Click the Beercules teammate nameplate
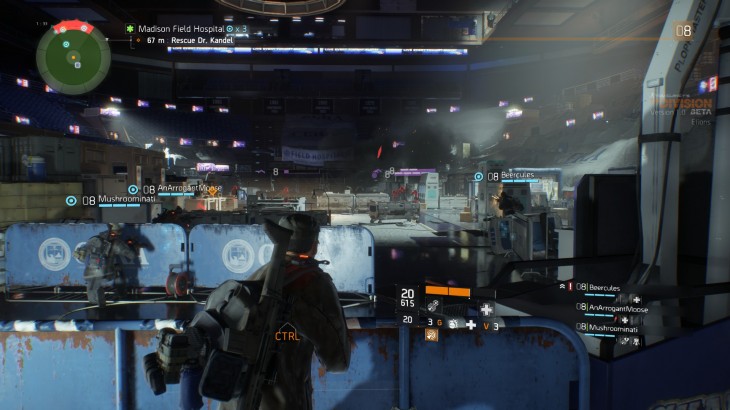This screenshot has height=410, width=730. [517, 176]
